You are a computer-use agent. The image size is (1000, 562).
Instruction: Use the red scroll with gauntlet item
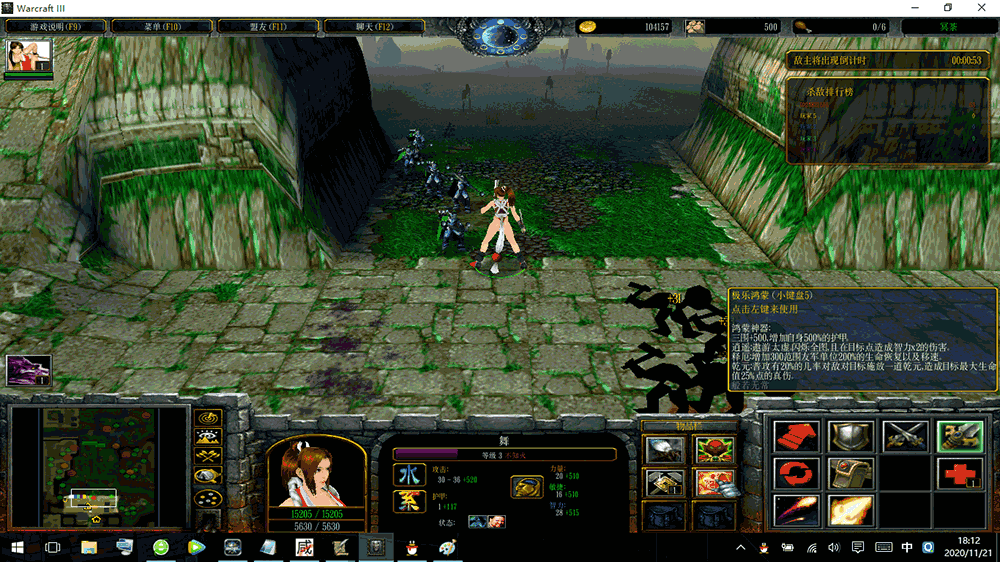714,483
